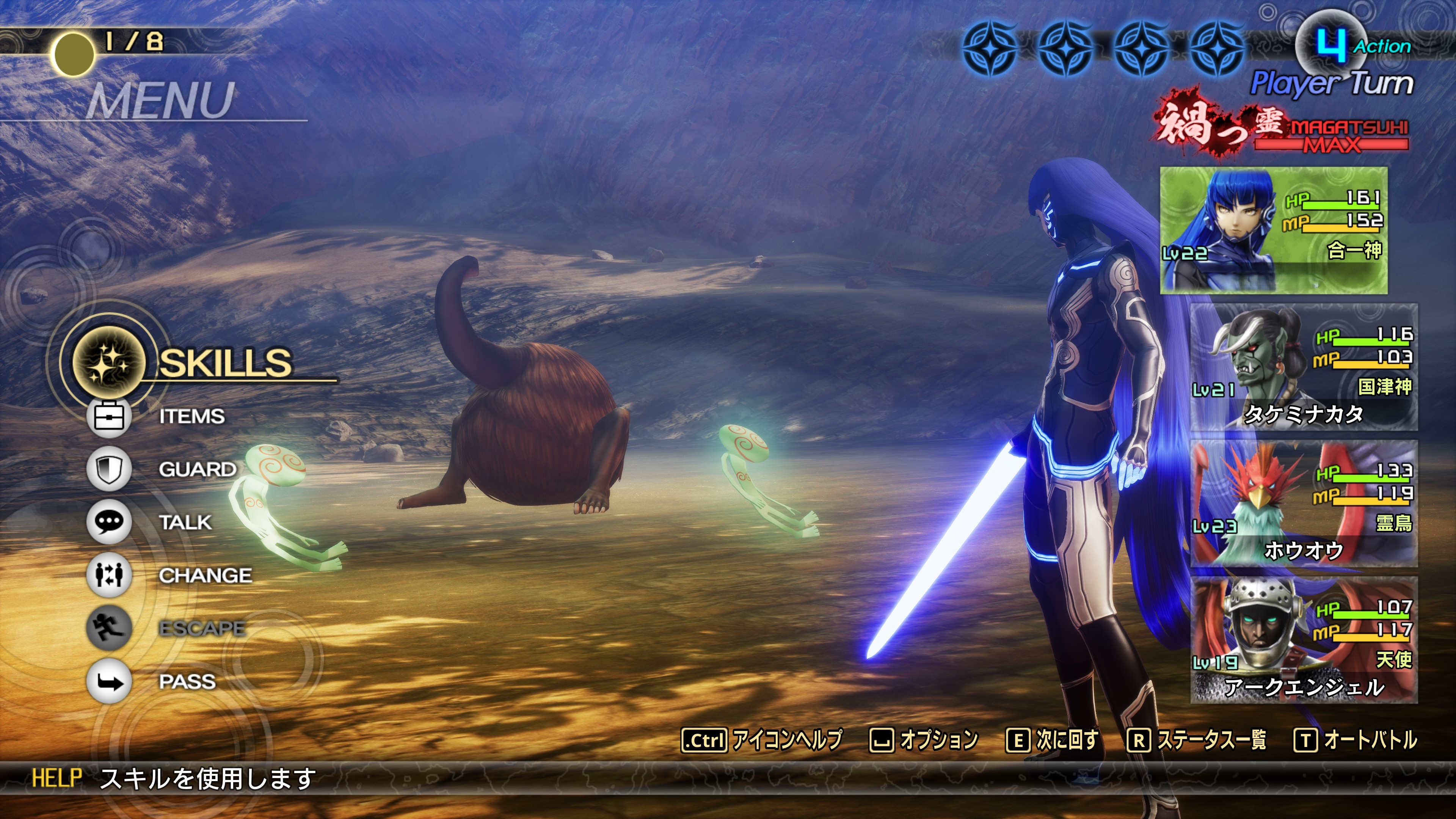The height and width of the screenshot is (819, 1456).
Task: Open the オプション options menu
Action: tap(924, 740)
